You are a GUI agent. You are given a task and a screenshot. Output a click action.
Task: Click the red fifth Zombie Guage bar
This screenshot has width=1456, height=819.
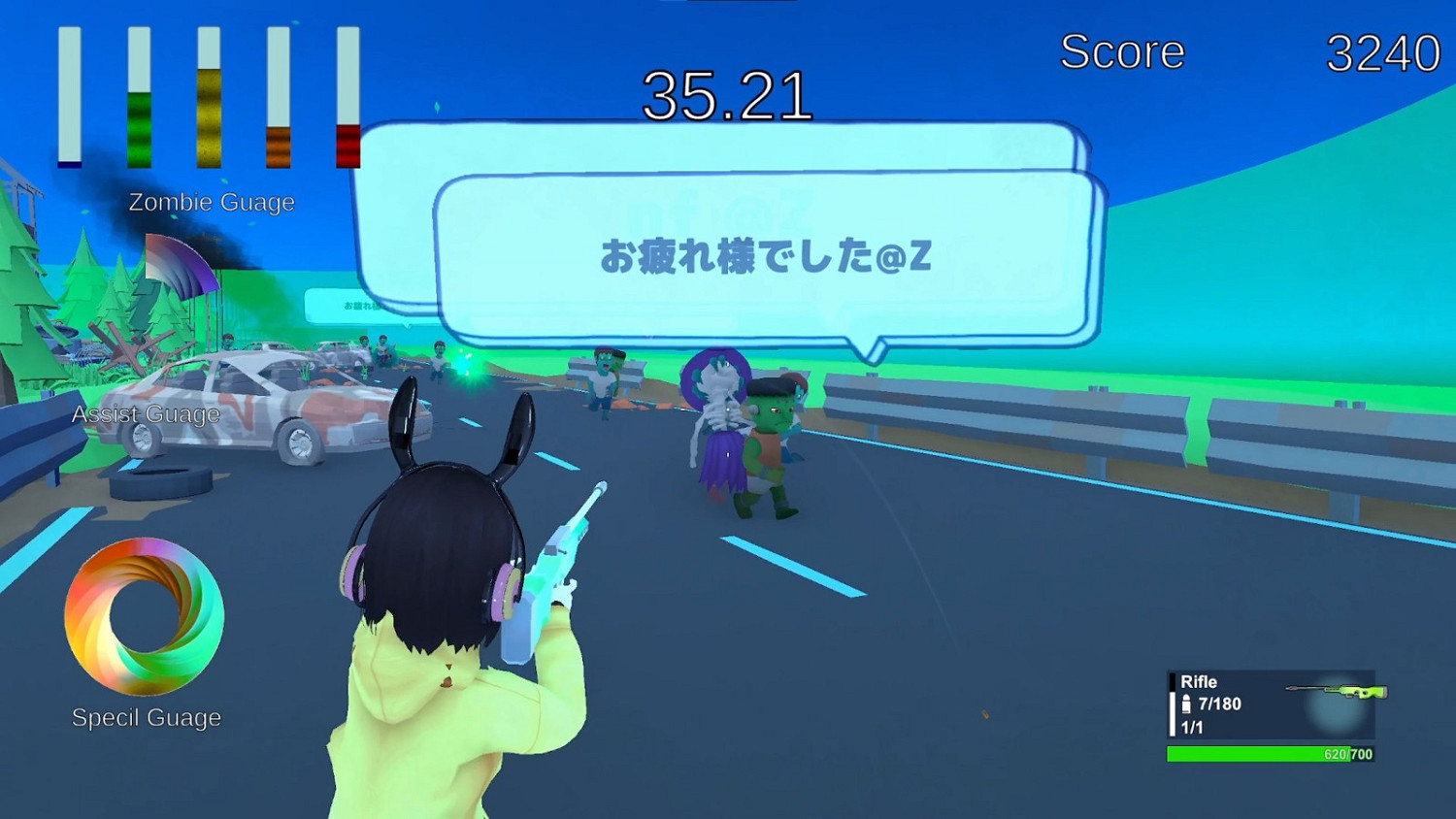(347, 97)
